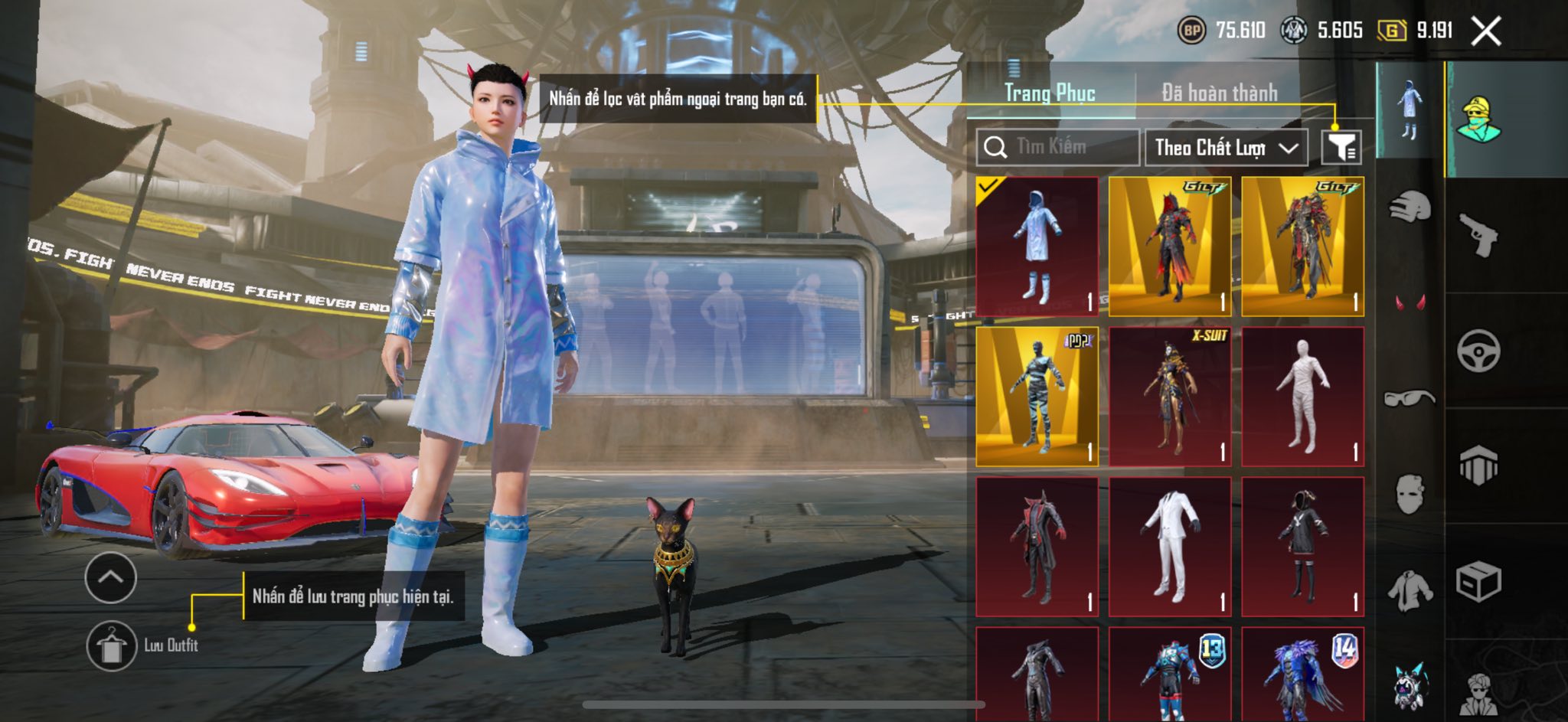Click the Tìm Kiếm search field

pos(1058,147)
